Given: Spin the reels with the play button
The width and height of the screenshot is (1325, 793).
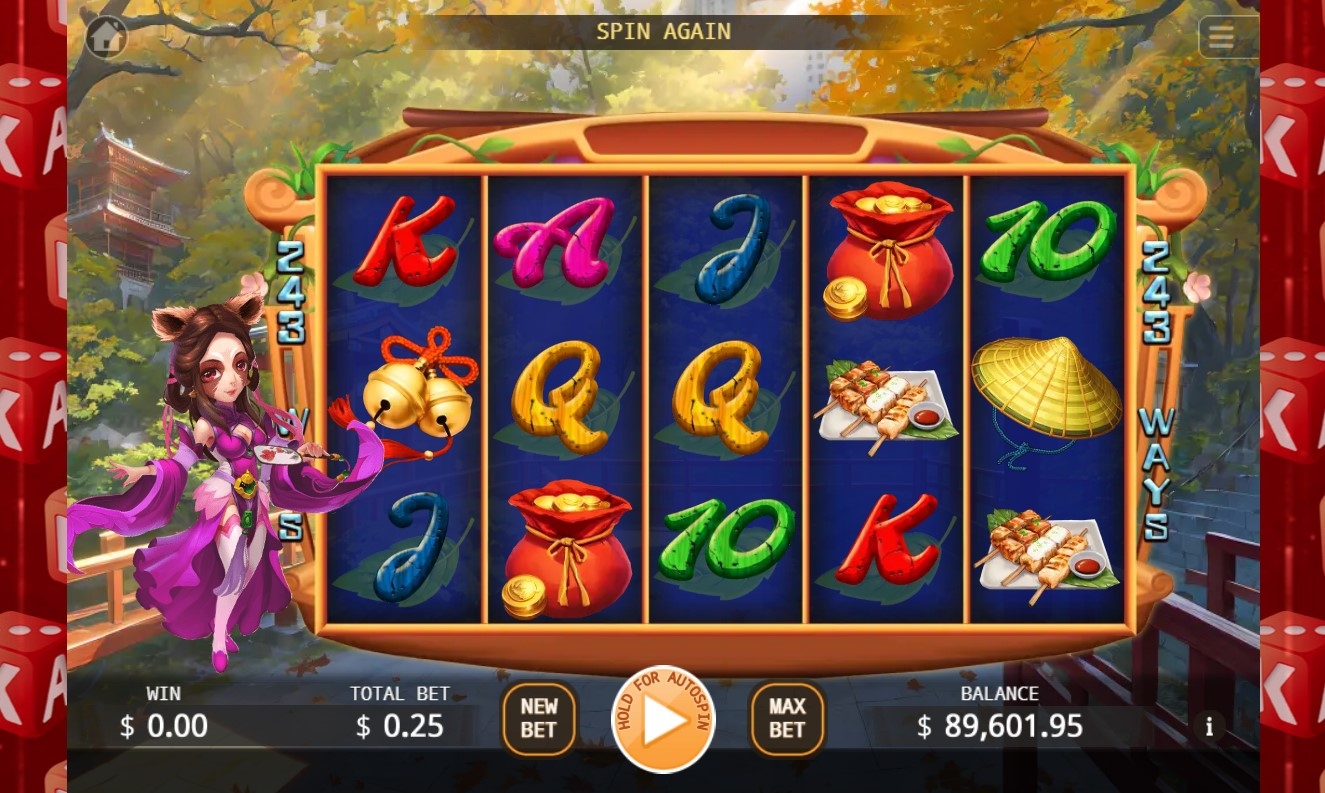Looking at the screenshot, I should [x=663, y=719].
